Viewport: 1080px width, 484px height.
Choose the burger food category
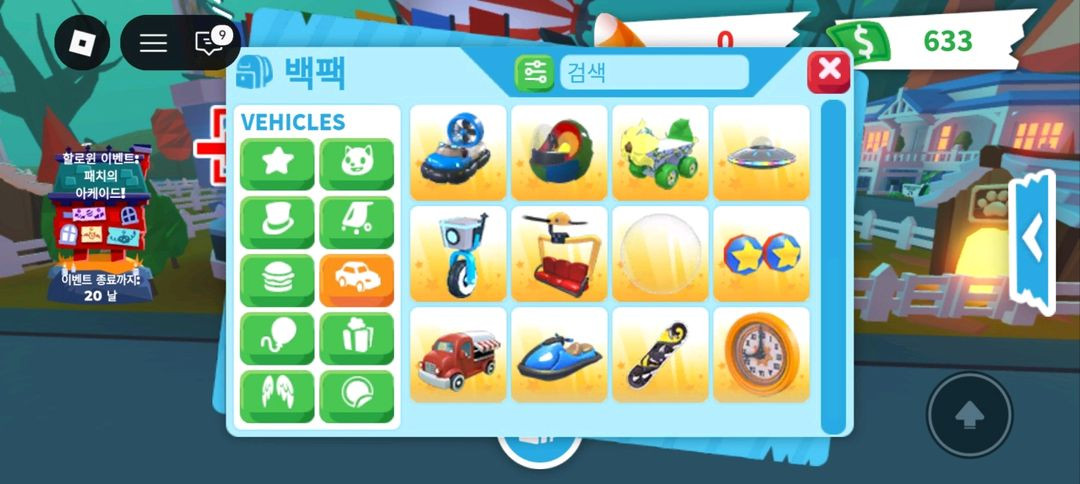277,280
